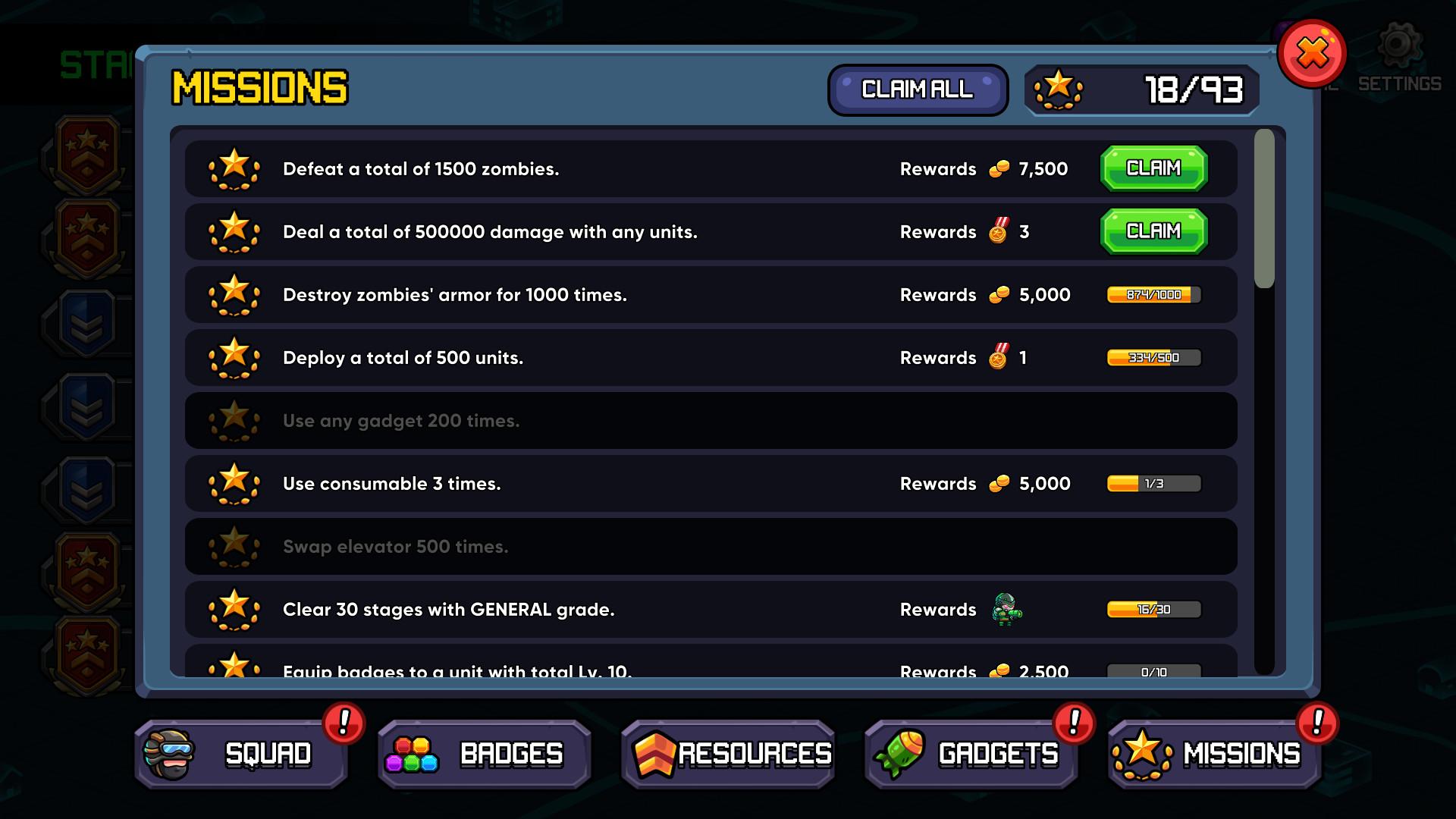This screenshot has height=819, width=1456.
Task: Click the 874/1000 armor destruction progress bar
Action: click(1153, 295)
